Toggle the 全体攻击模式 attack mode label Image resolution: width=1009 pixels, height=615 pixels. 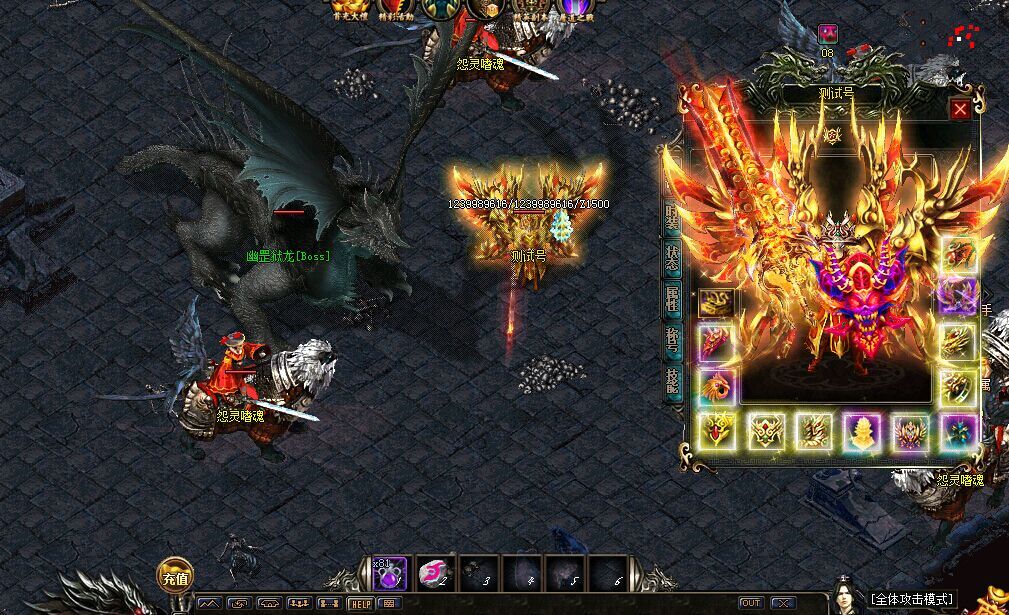click(912, 600)
